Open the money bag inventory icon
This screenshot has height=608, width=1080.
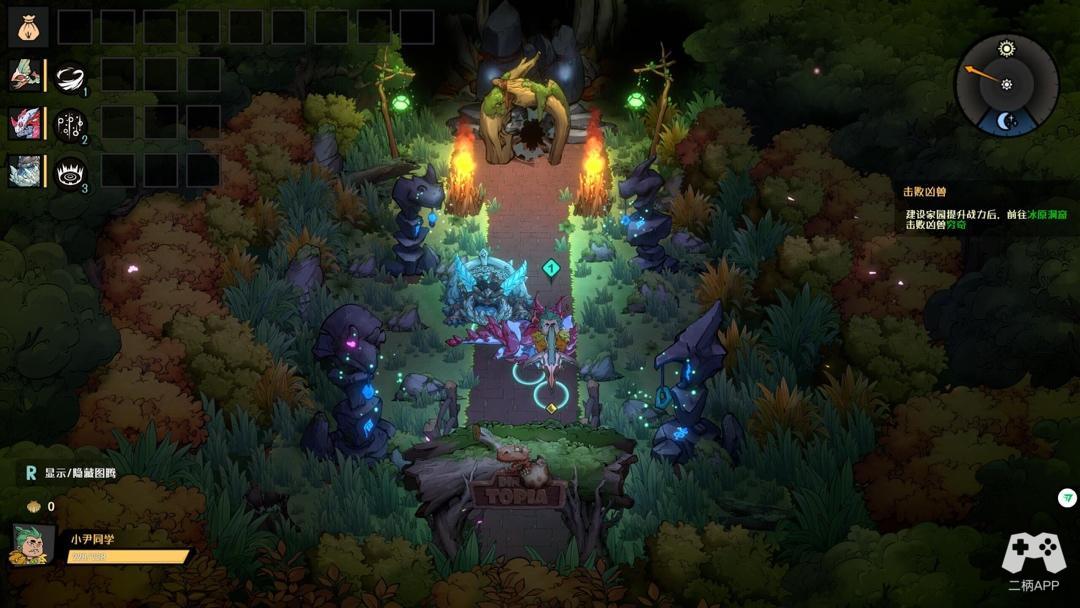pos(28,27)
